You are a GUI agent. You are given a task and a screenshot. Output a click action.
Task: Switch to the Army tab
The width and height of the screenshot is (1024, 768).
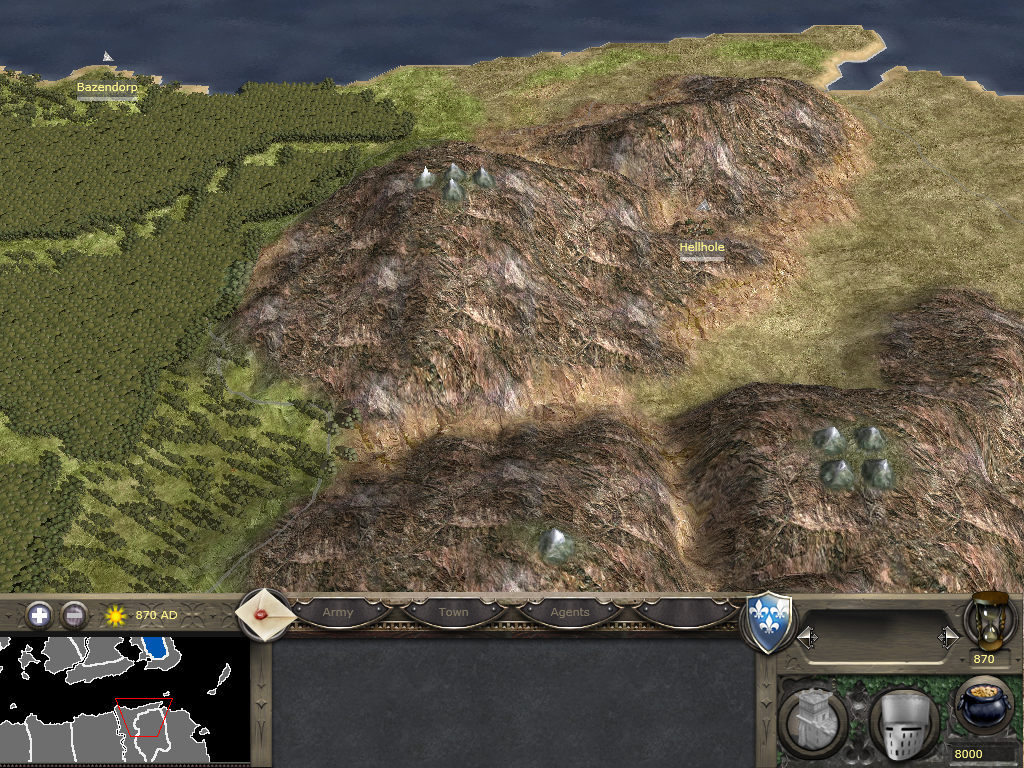(338, 612)
